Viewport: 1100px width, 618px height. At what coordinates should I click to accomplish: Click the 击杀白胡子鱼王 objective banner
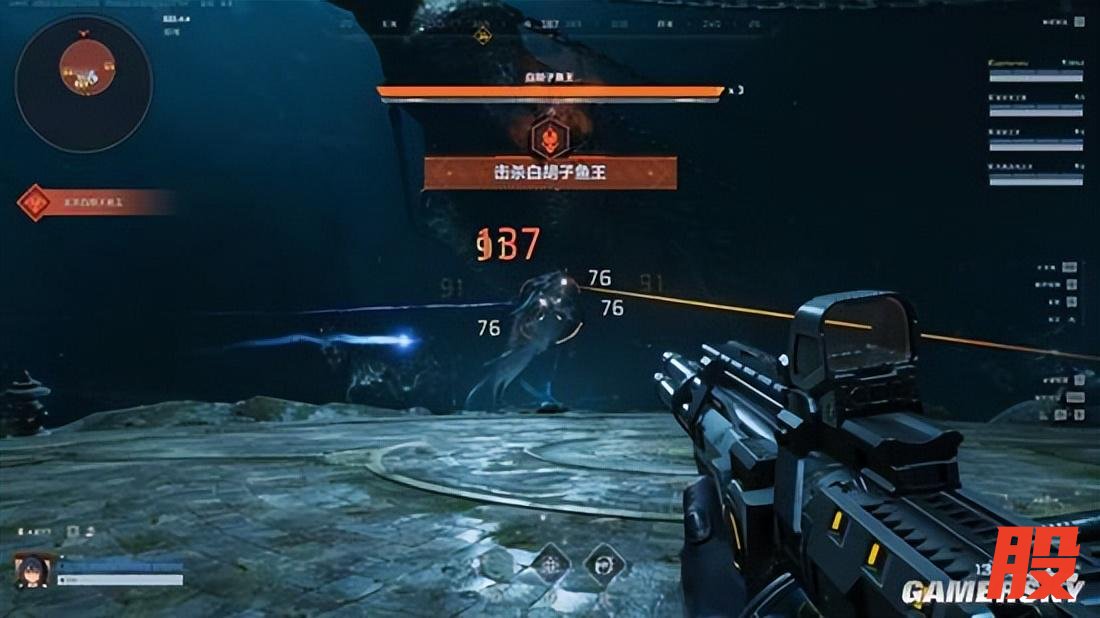(550, 173)
